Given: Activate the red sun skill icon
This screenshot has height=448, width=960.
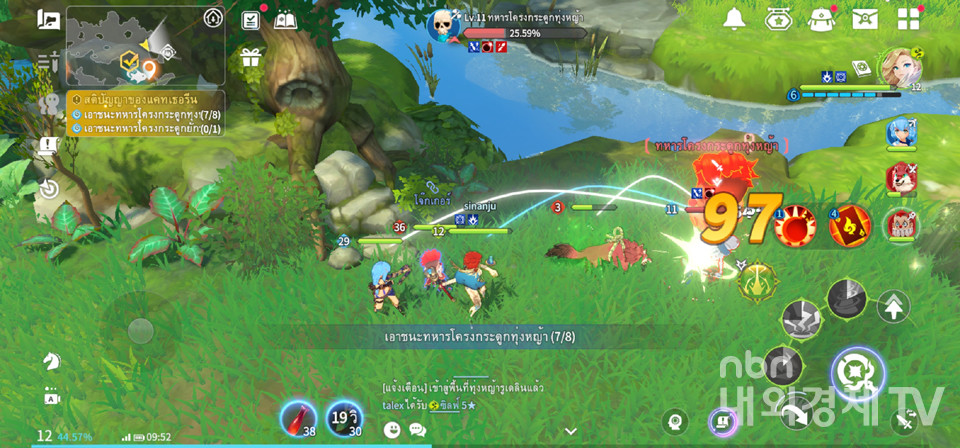Looking at the screenshot, I should (797, 224).
